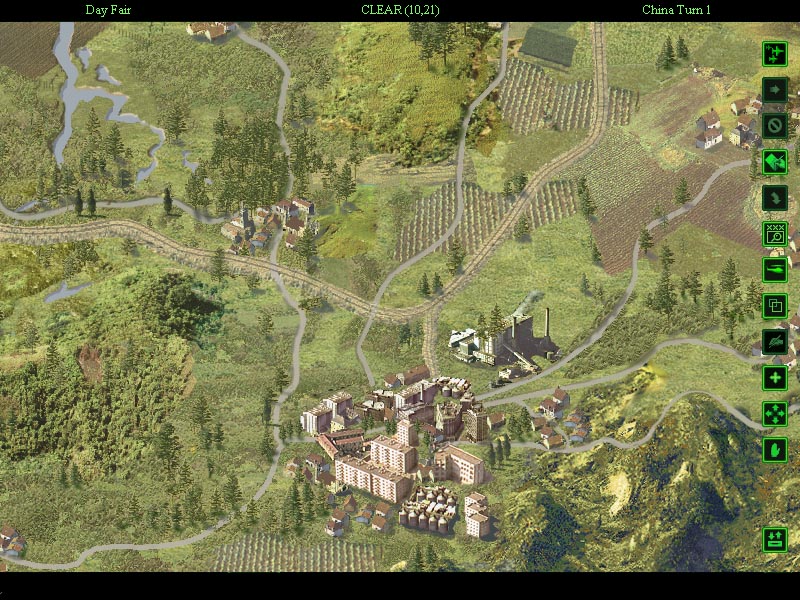Click the overlapping squares button

pos(775,306)
